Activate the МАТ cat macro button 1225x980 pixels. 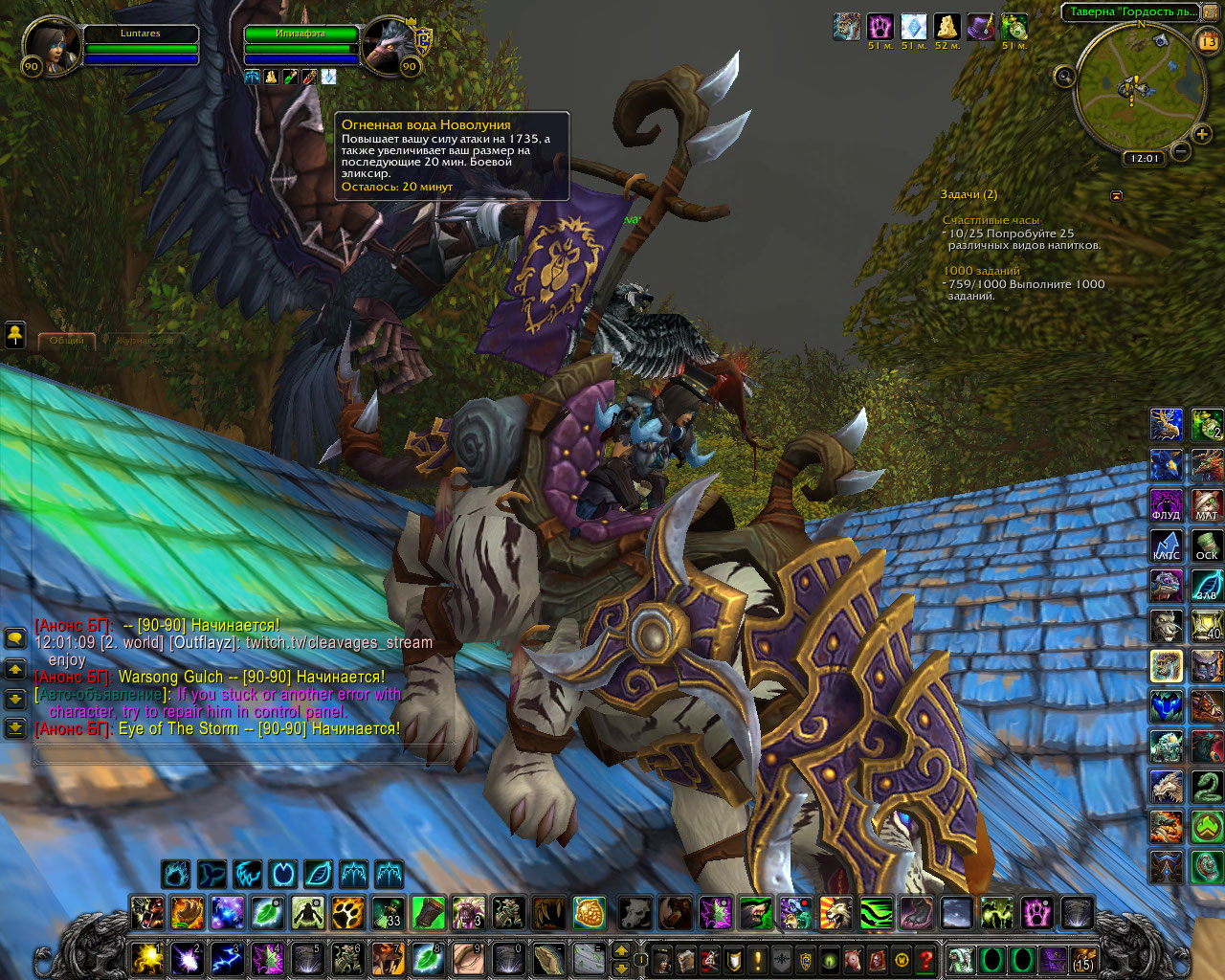[1207, 504]
